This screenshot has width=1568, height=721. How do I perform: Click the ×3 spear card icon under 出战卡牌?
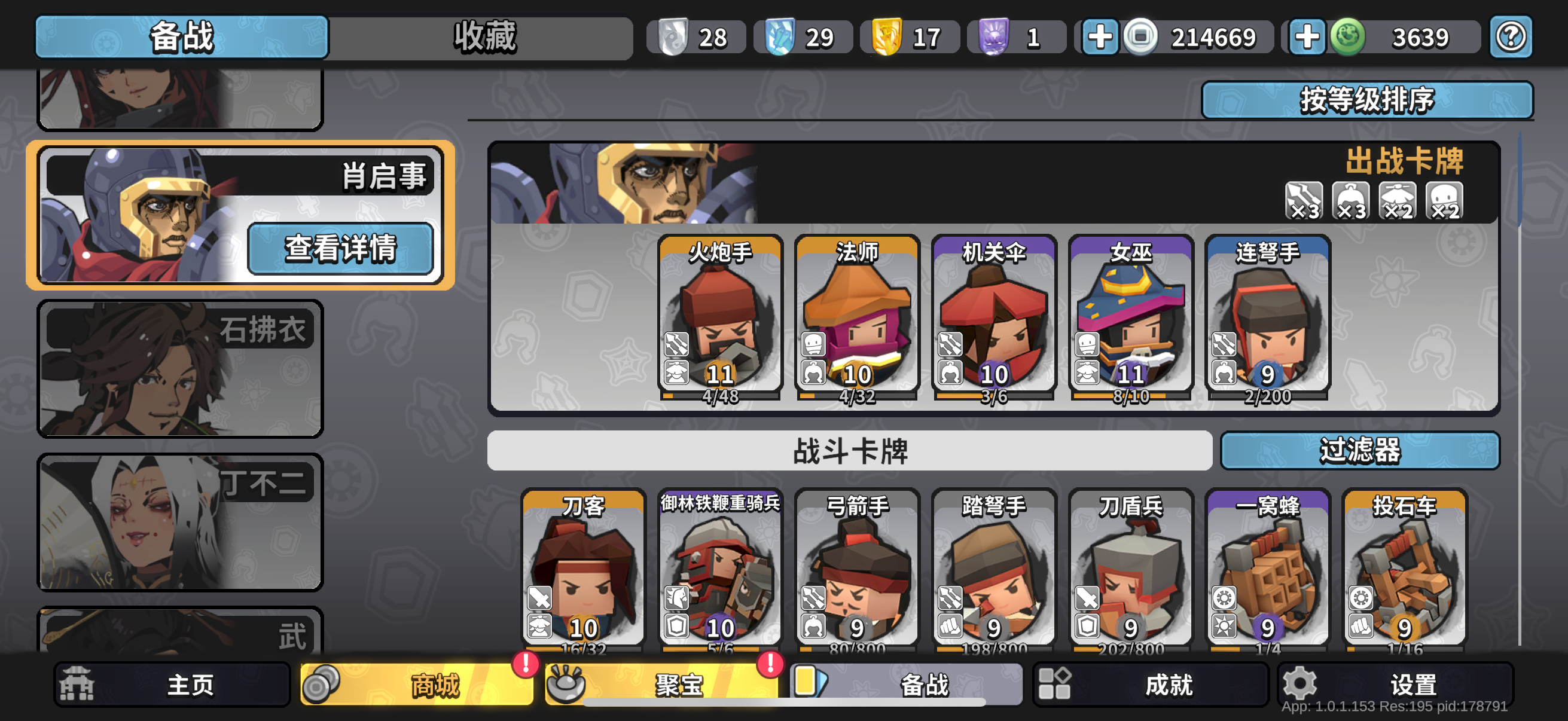coord(1304,202)
